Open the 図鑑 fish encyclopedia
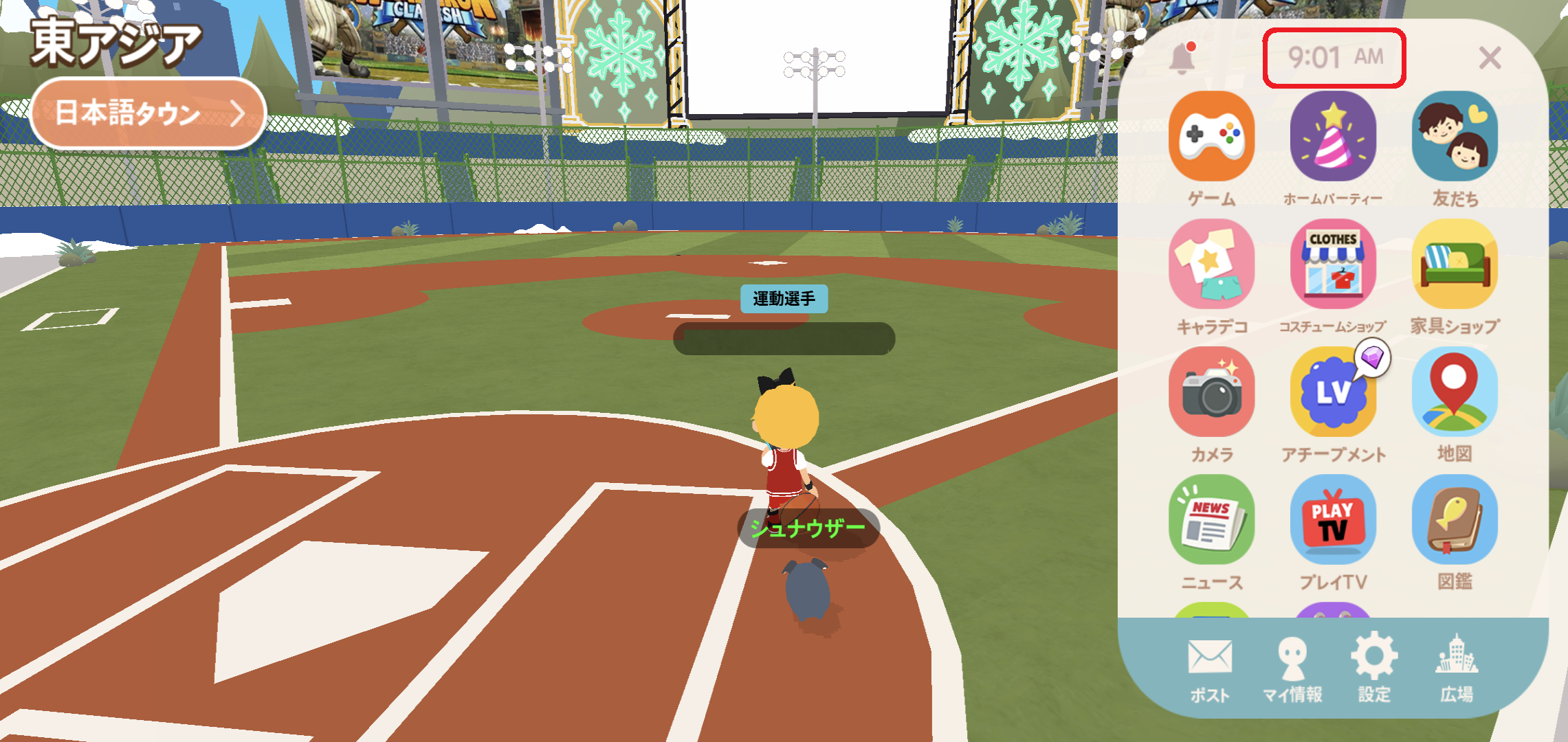 tap(1455, 520)
